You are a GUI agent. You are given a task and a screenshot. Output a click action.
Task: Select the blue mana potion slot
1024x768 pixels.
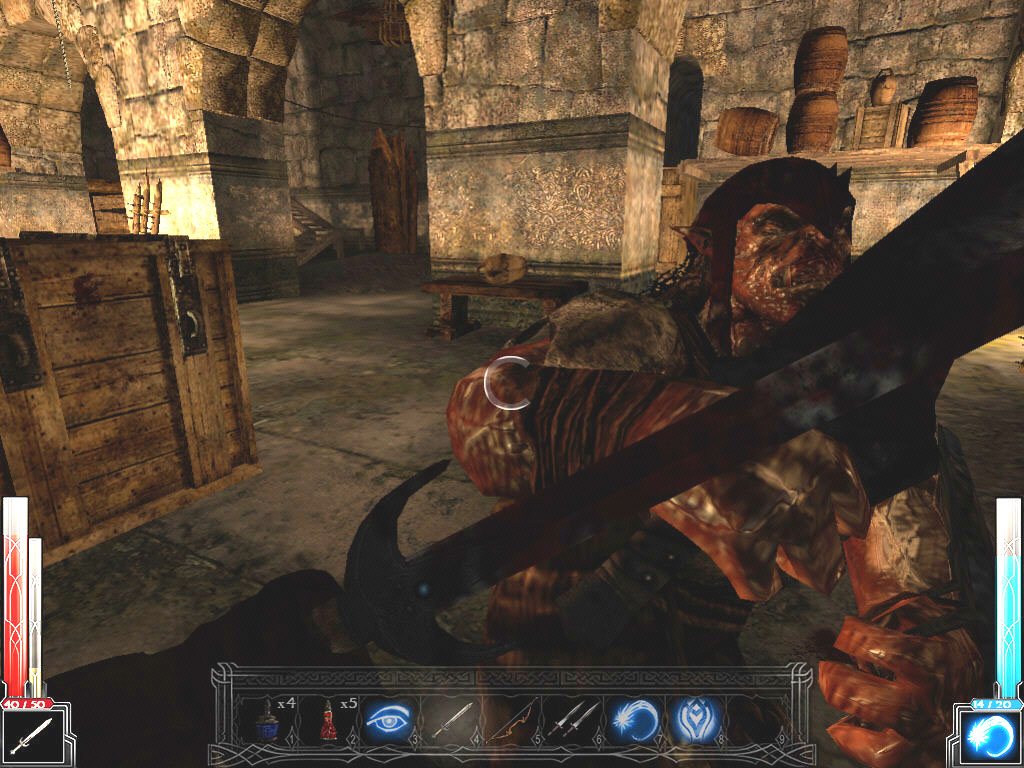[268, 720]
